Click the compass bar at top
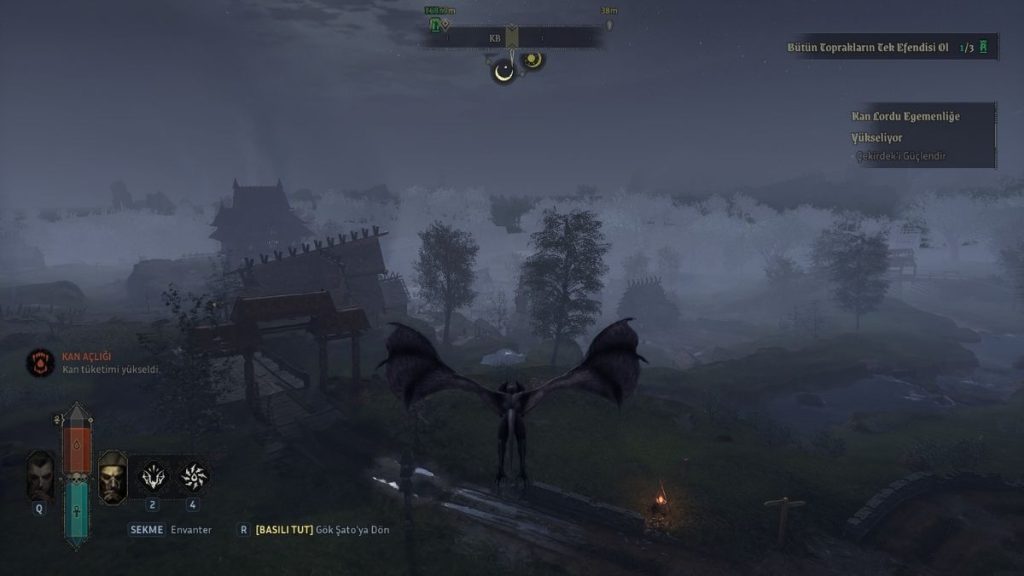 pyautogui.click(x=511, y=38)
